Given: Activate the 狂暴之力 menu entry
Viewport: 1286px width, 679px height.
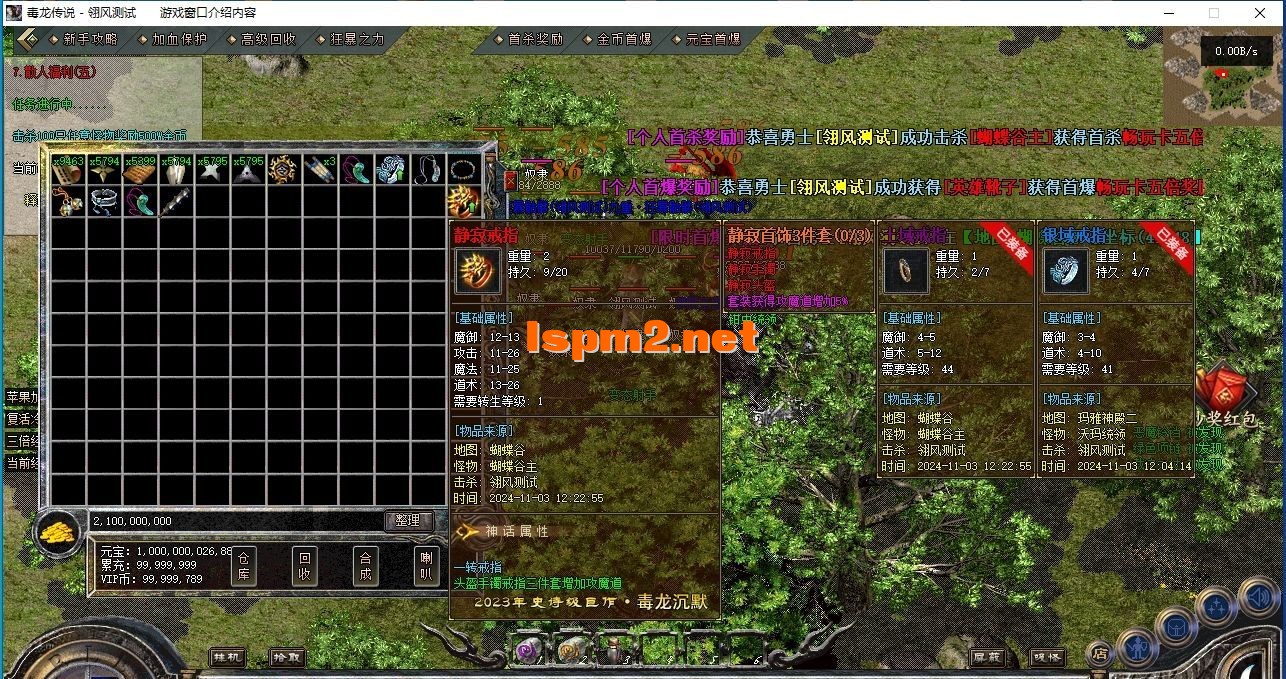Looking at the screenshot, I should 357,39.
